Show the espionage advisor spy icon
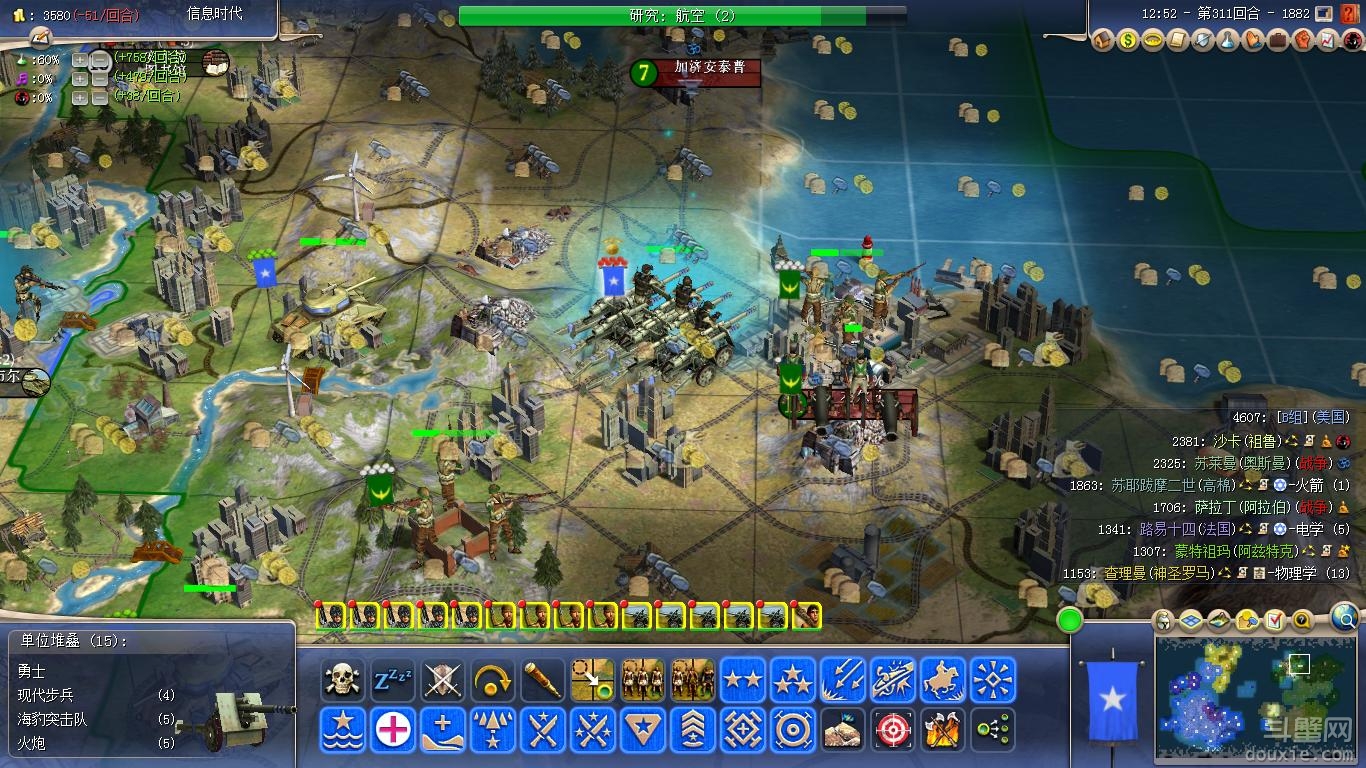1366x768 pixels. tap(1353, 41)
